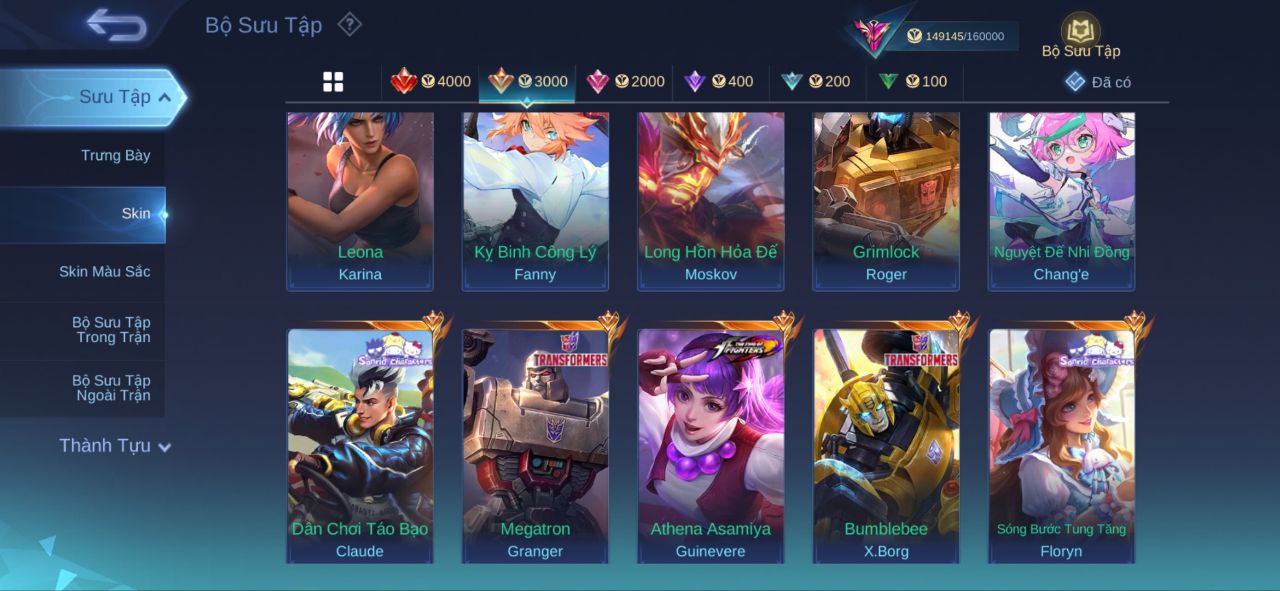This screenshot has height=591, width=1280.
Task: Open the Grimlock Roger skin card
Action: coord(886,200)
